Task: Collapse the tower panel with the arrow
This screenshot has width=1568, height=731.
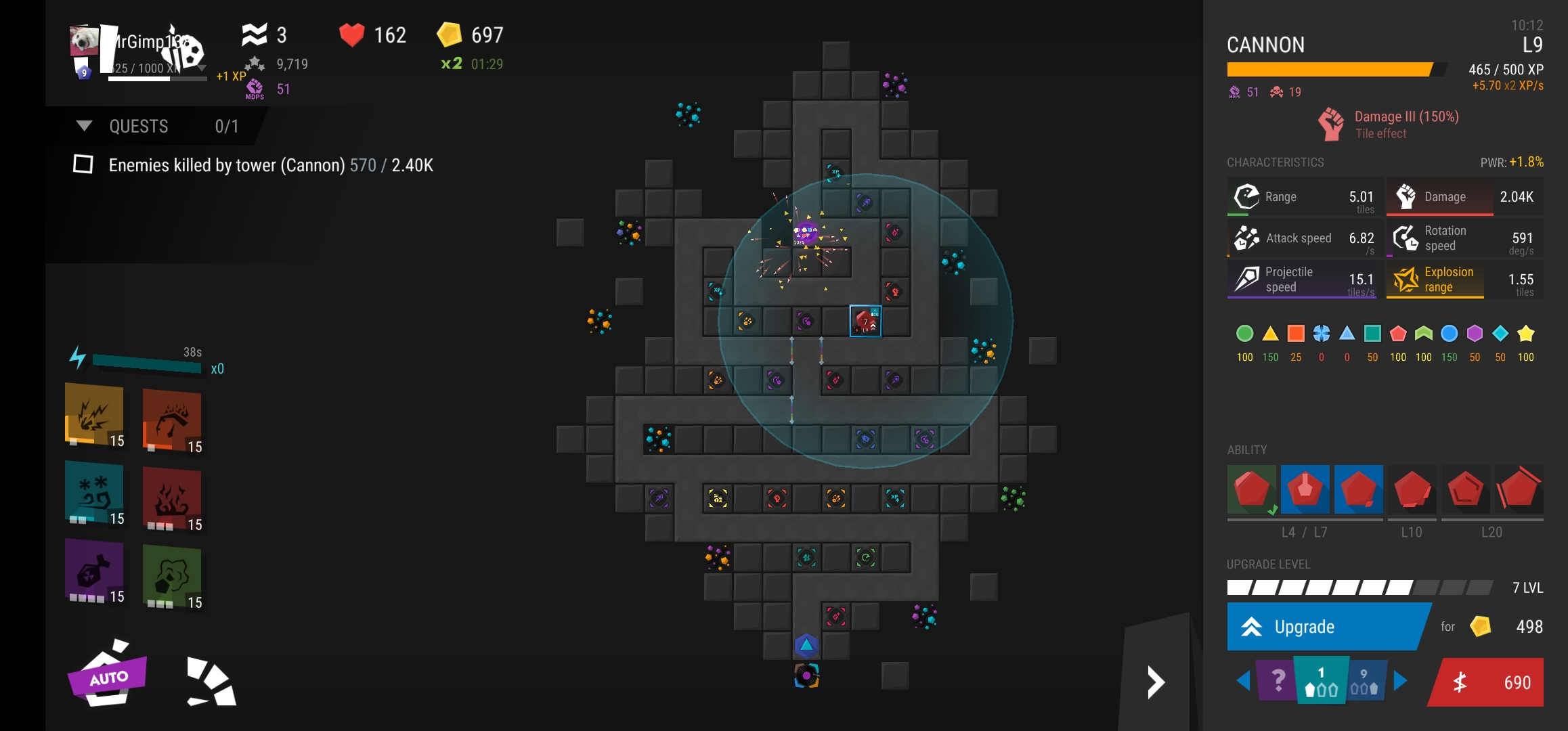Action: pos(1156,682)
